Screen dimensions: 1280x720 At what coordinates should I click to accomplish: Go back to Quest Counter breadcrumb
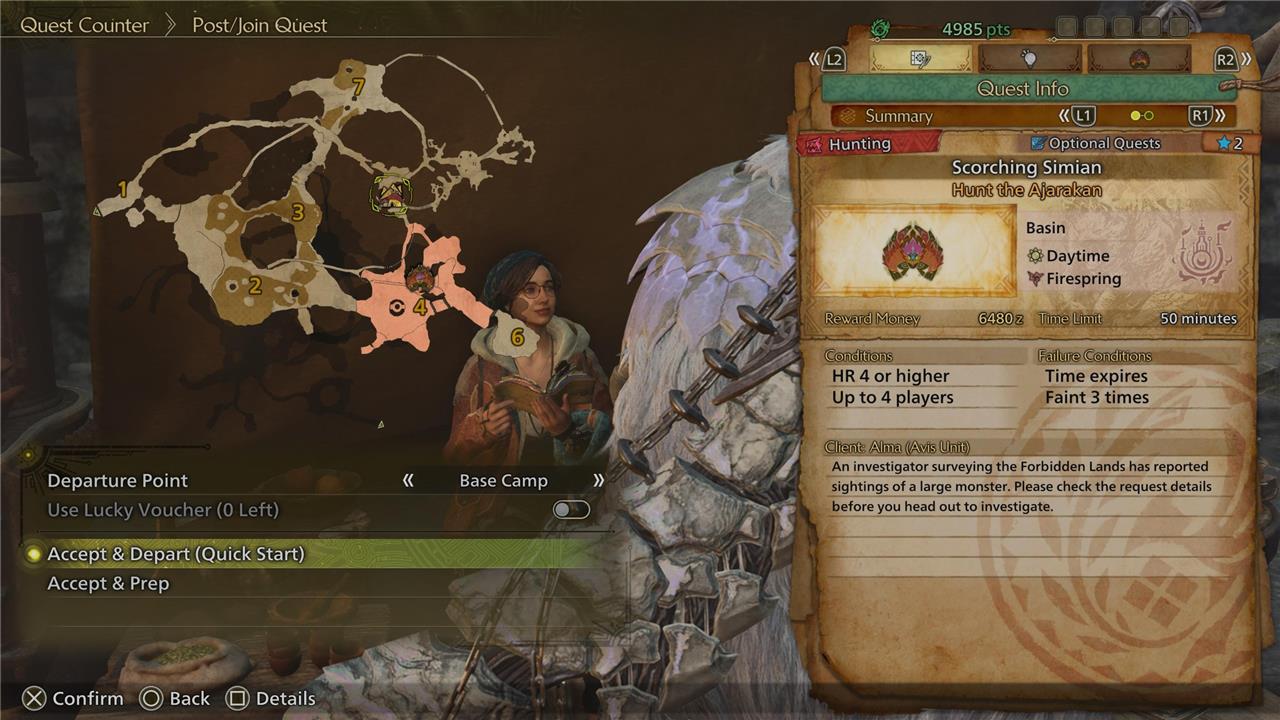click(x=85, y=25)
